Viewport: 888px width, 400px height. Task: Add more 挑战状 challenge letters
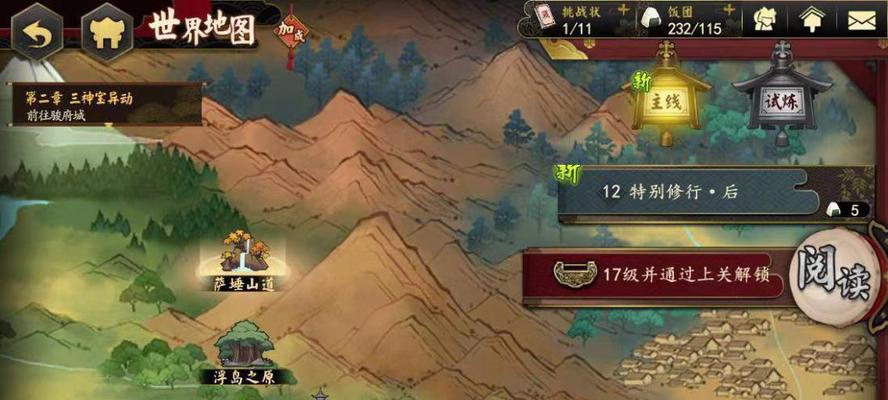click(623, 9)
